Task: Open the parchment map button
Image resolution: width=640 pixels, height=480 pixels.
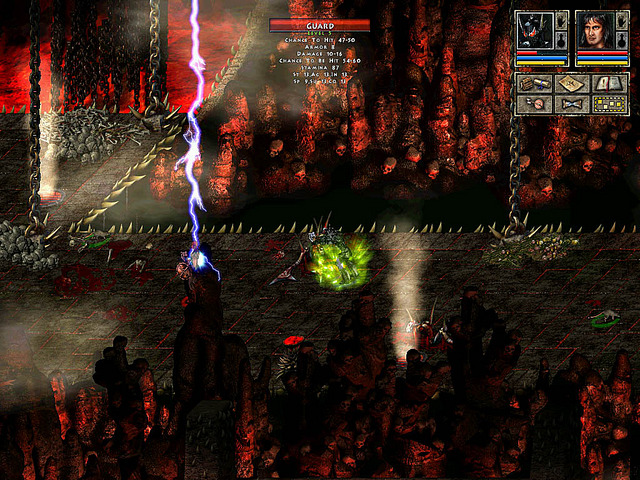Action: [x=572, y=84]
